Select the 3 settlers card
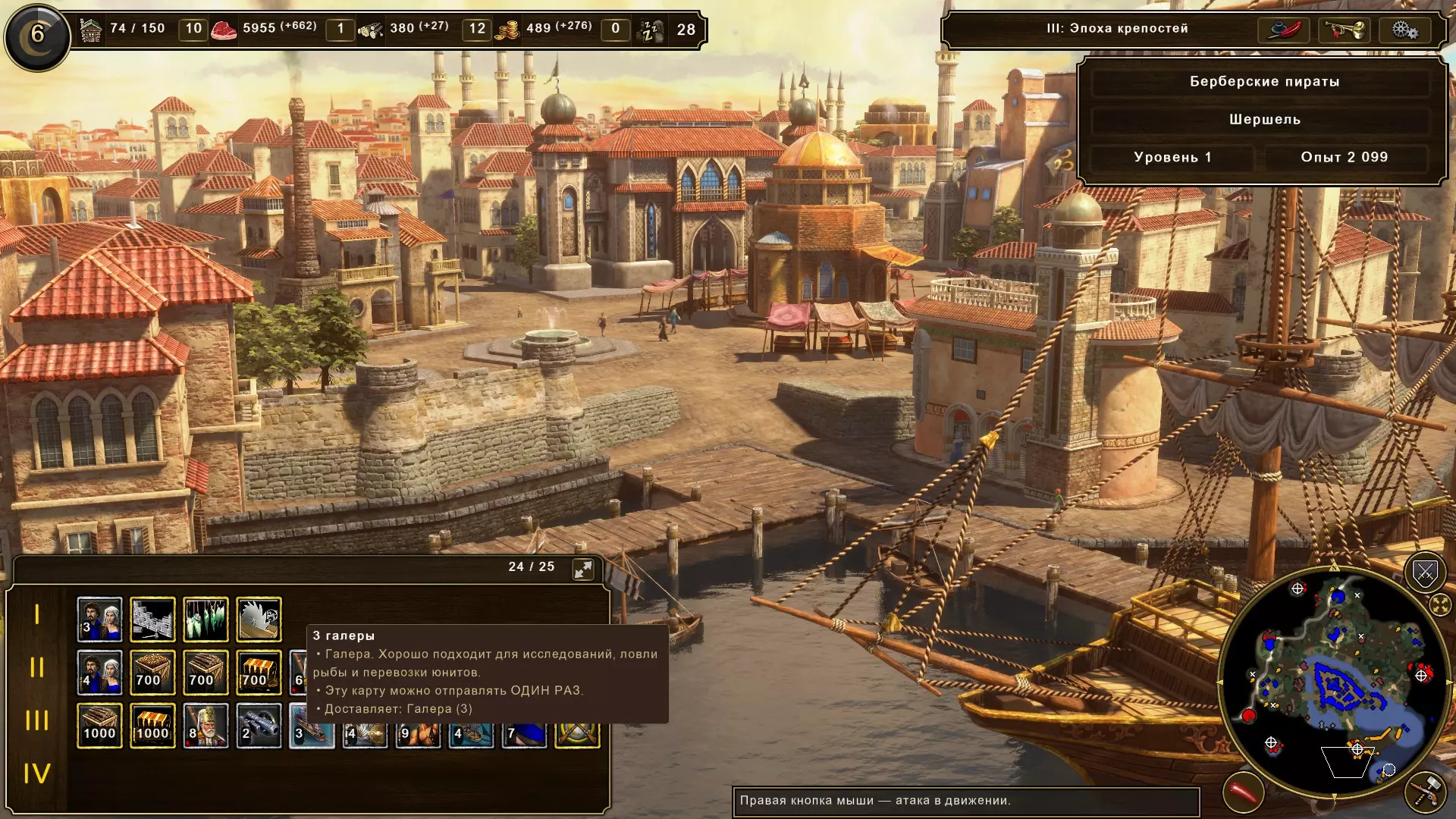Screen dimensions: 1456x819 click(99, 620)
